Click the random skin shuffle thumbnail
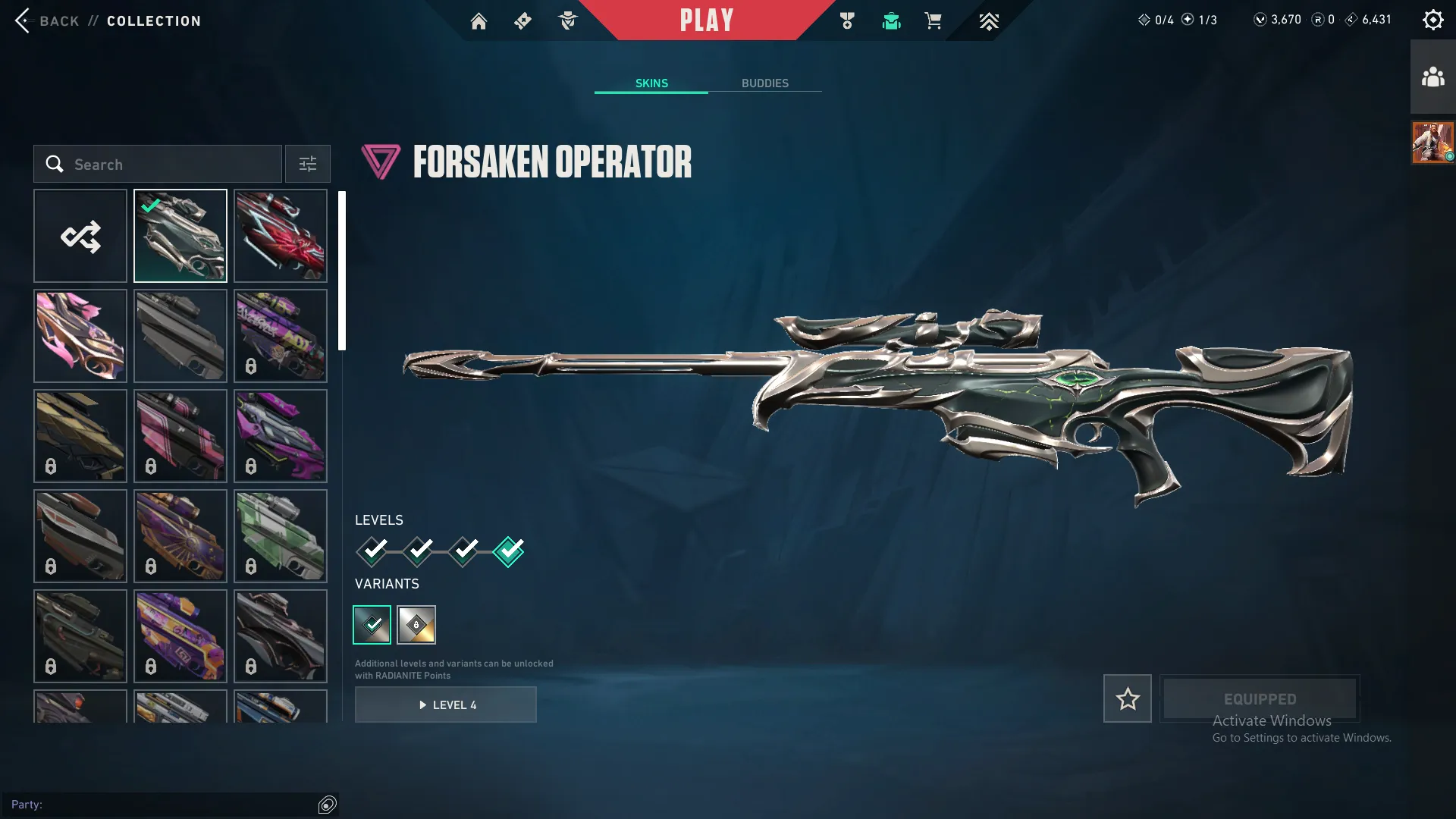Viewport: 1456px width, 819px height. [x=80, y=236]
